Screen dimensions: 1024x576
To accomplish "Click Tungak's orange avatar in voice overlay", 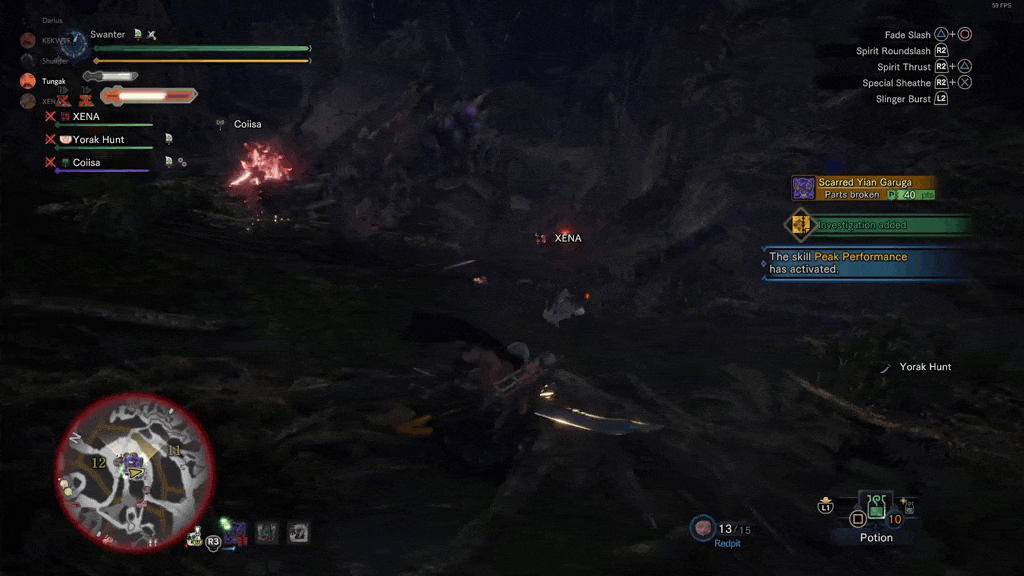I will pyautogui.click(x=28, y=81).
